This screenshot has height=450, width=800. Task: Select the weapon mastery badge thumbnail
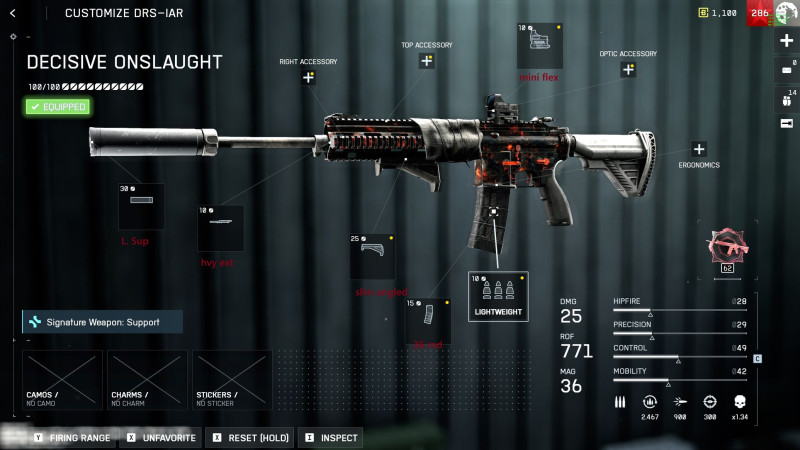tap(727, 247)
